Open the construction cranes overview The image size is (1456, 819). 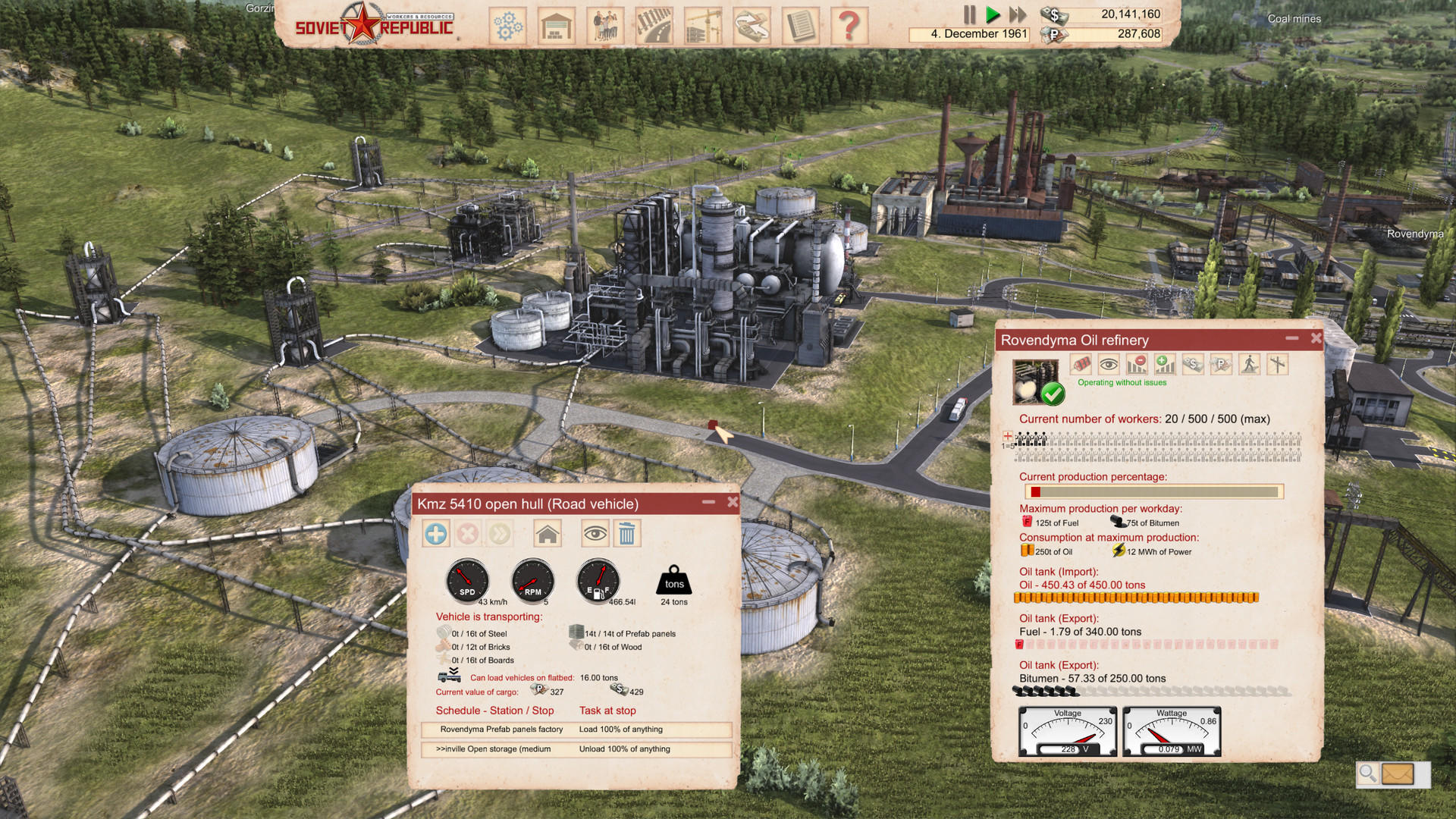click(x=702, y=25)
